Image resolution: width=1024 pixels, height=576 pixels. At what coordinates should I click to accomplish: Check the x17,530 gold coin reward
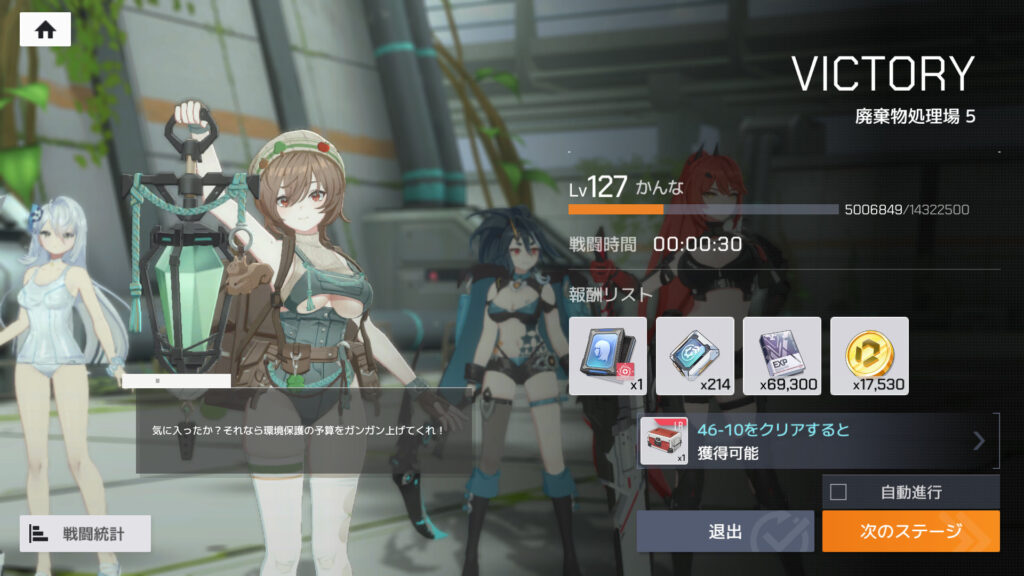(x=869, y=356)
